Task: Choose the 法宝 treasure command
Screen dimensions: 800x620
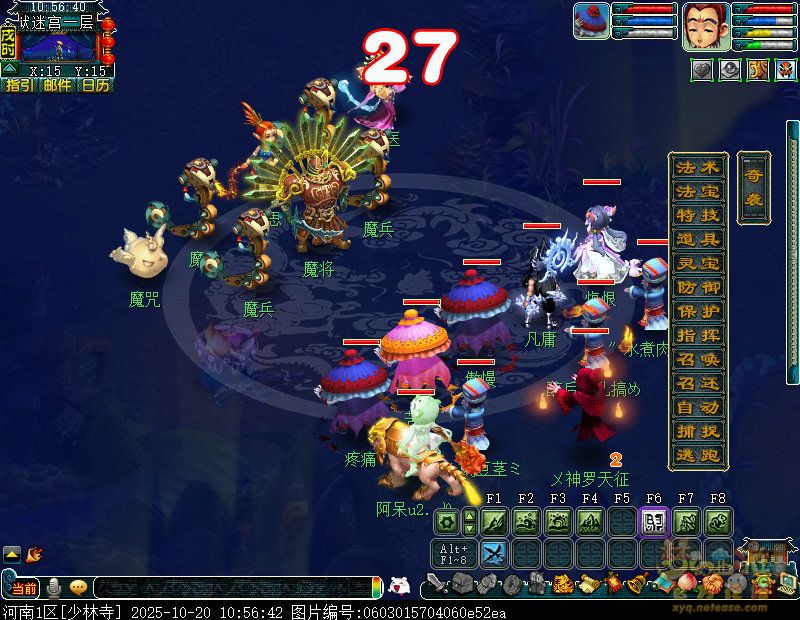Action: tap(697, 191)
